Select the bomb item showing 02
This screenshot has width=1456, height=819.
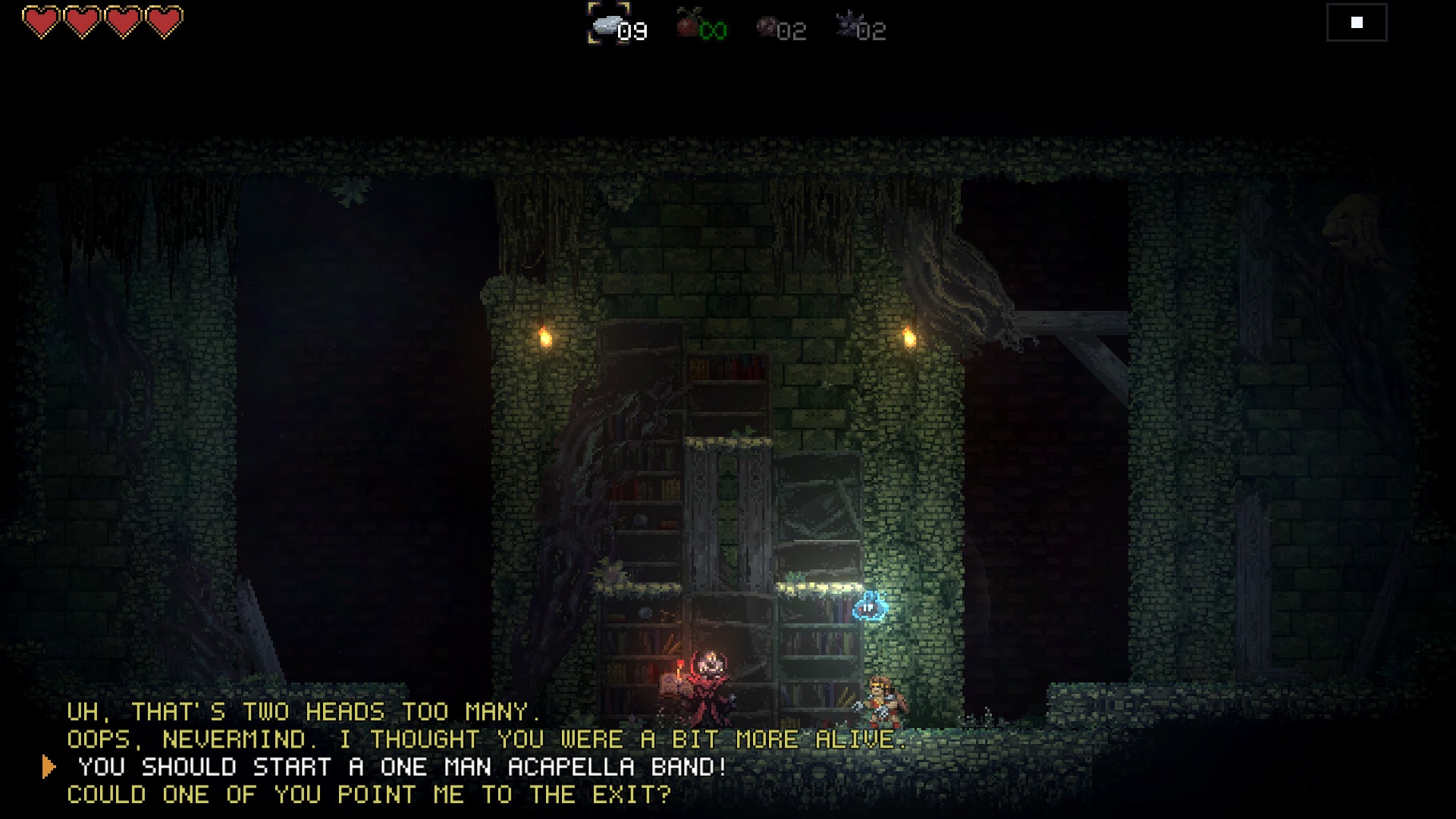click(766, 27)
